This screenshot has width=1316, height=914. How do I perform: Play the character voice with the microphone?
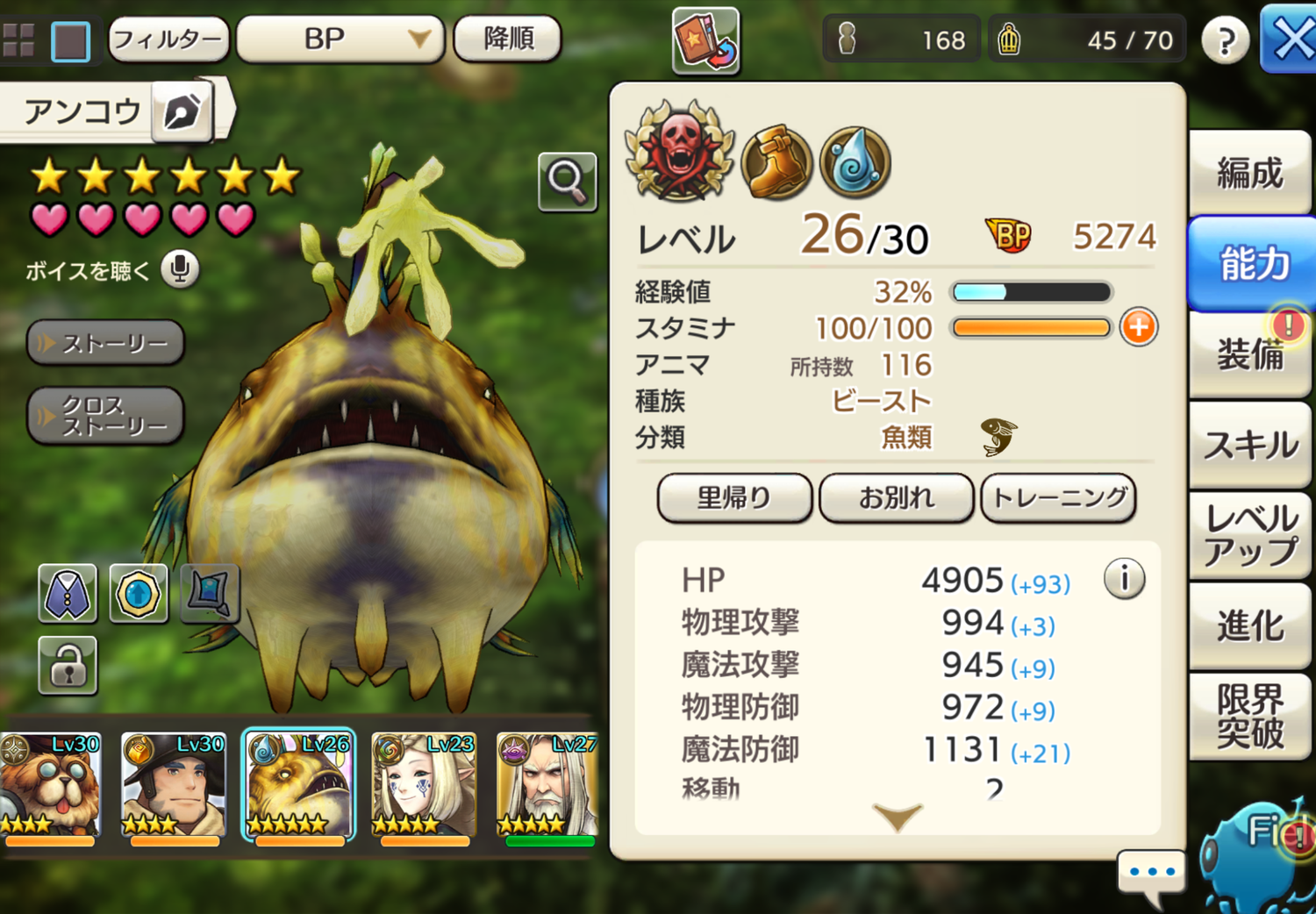[180, 269]
